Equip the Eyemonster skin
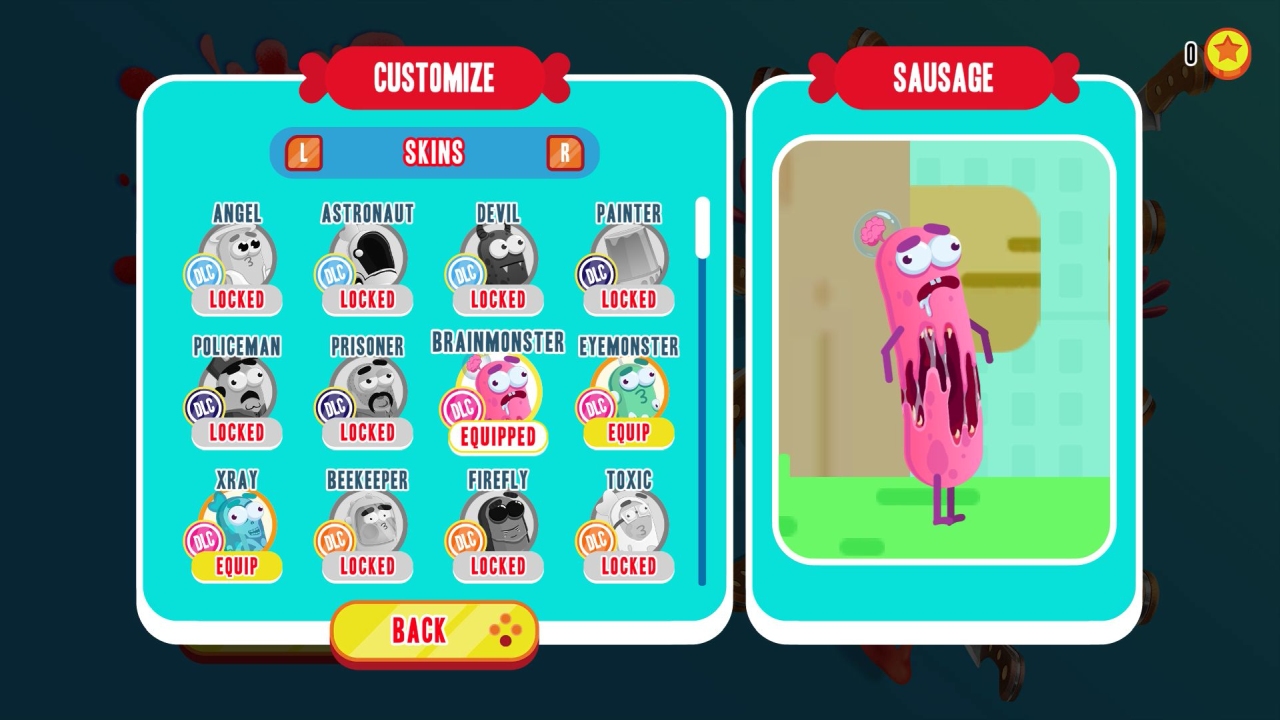 pyautogui.click(x=627, y=434)
